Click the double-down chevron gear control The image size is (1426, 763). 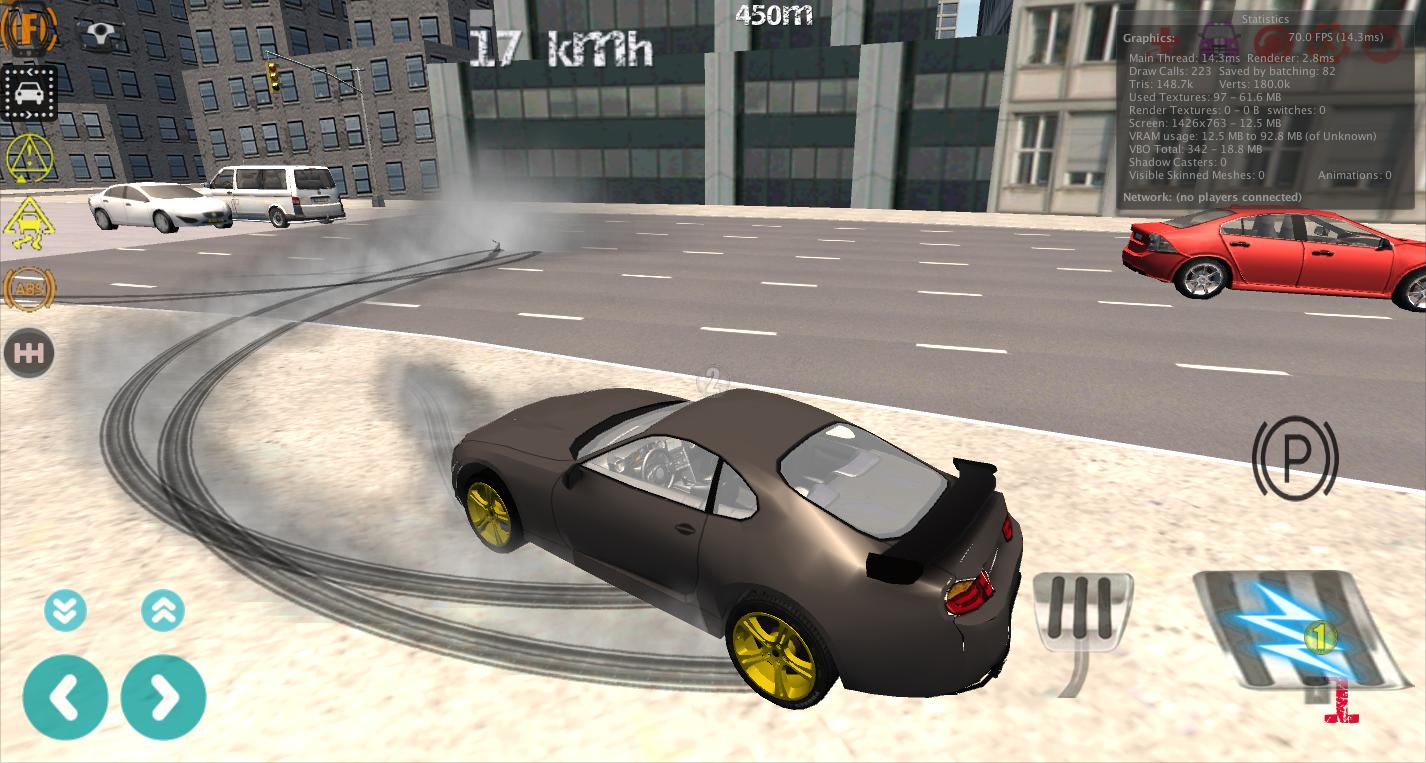click(x=65, y=610)
